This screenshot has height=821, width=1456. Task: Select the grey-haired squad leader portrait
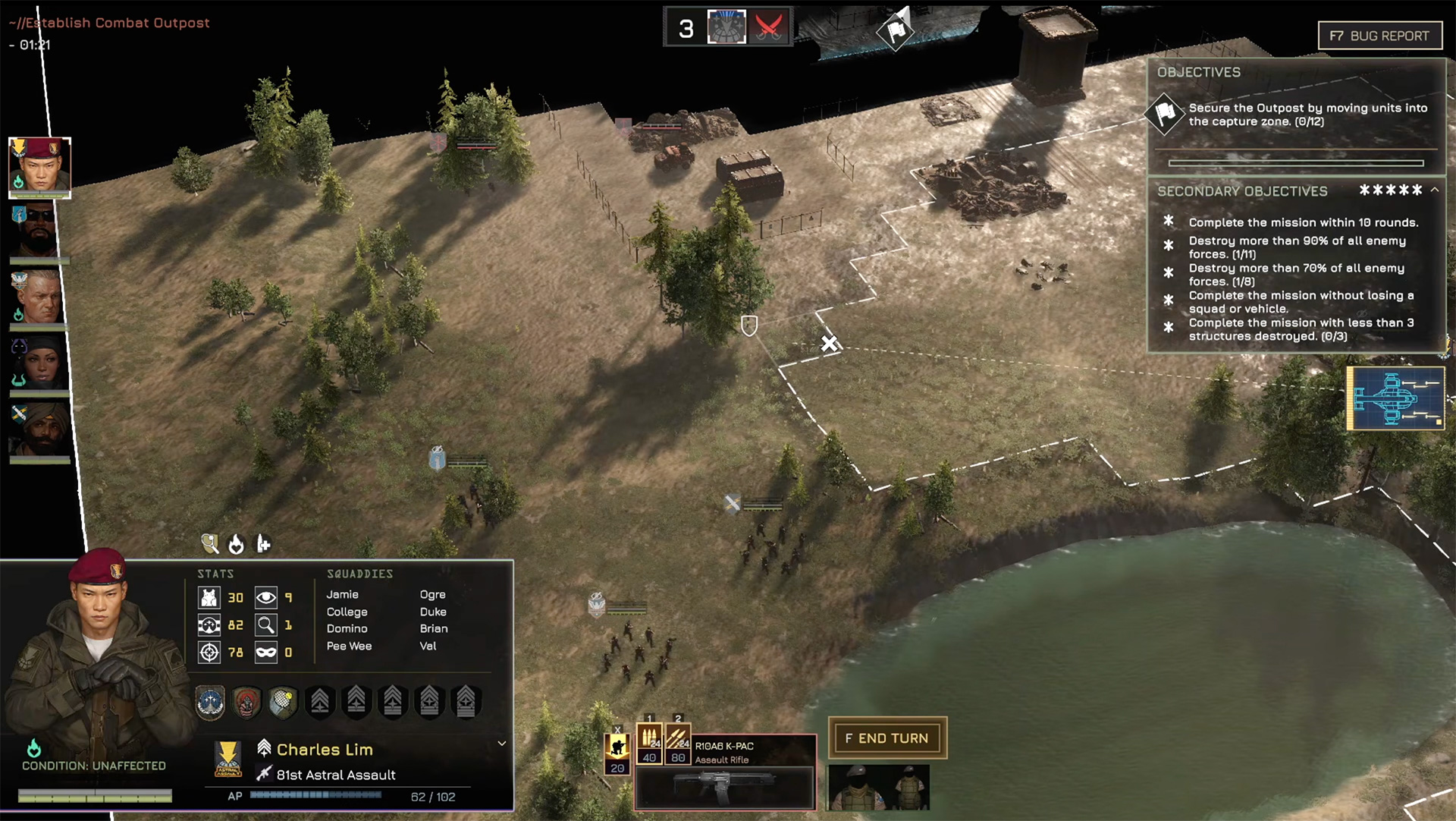click(38, 297)
